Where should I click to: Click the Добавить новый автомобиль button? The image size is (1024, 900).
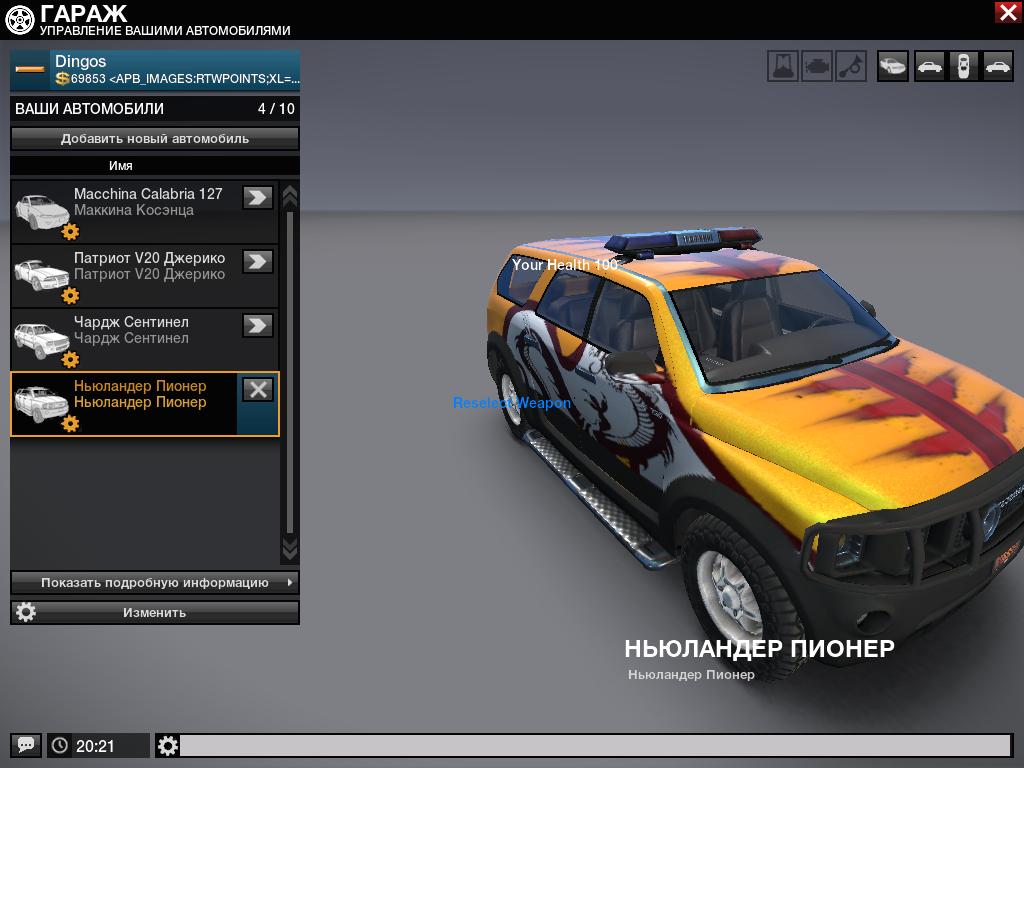click(155, 139)
